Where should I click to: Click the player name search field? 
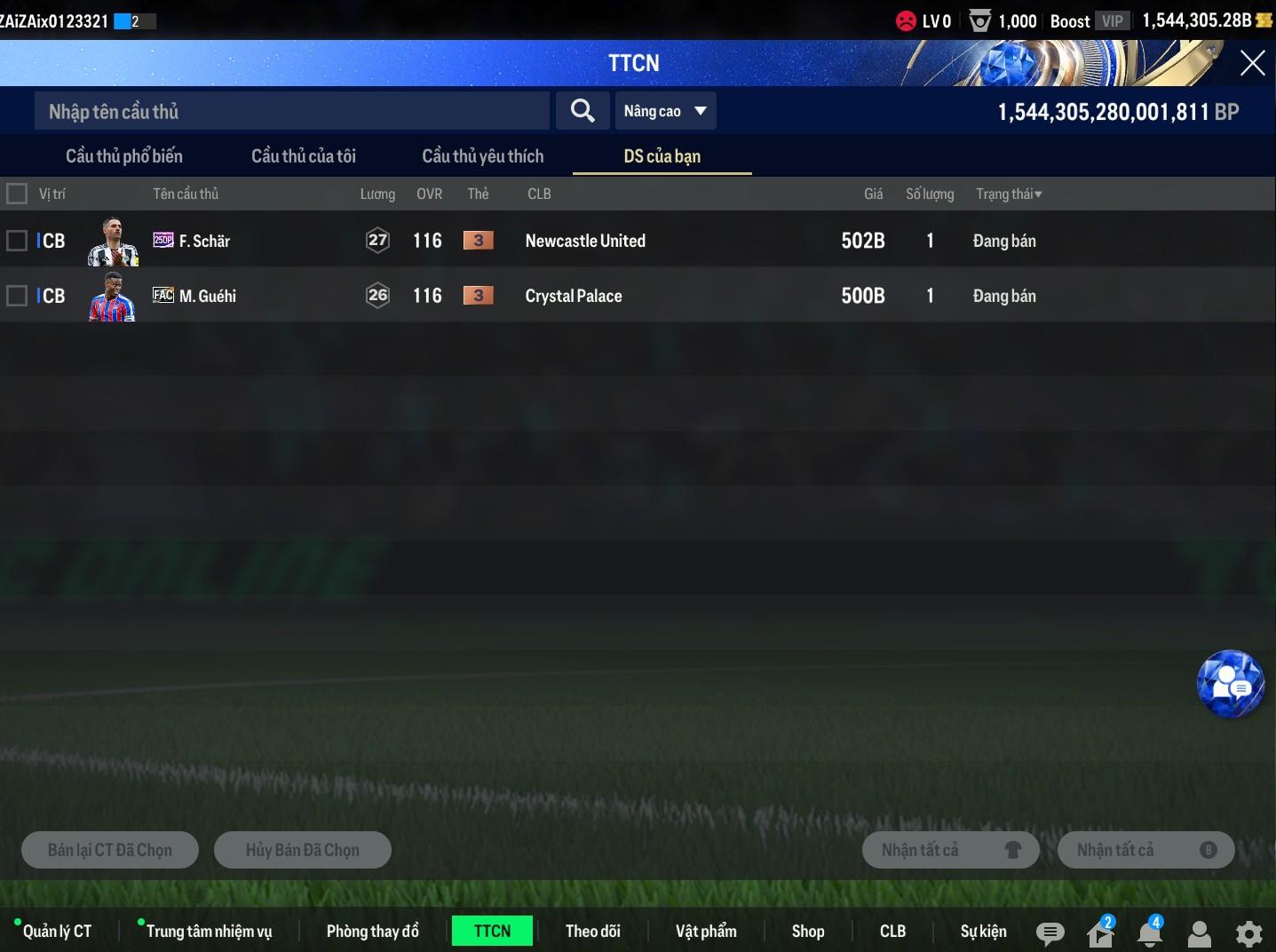291,111
